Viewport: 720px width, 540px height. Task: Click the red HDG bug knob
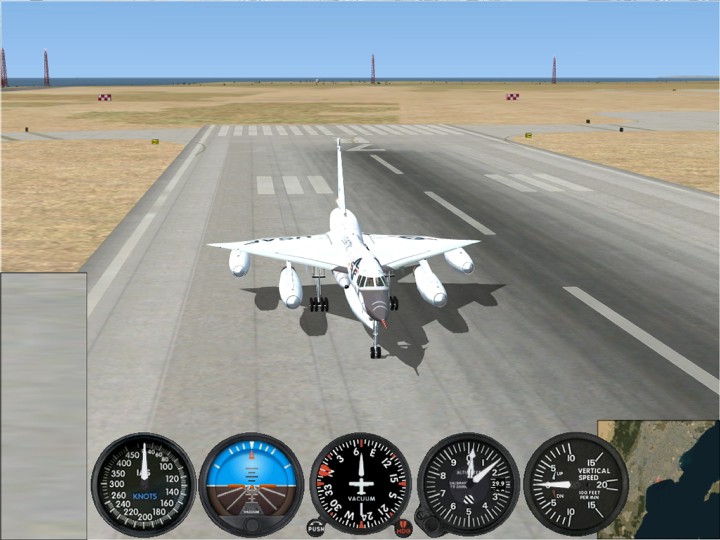tap(403, 527)
